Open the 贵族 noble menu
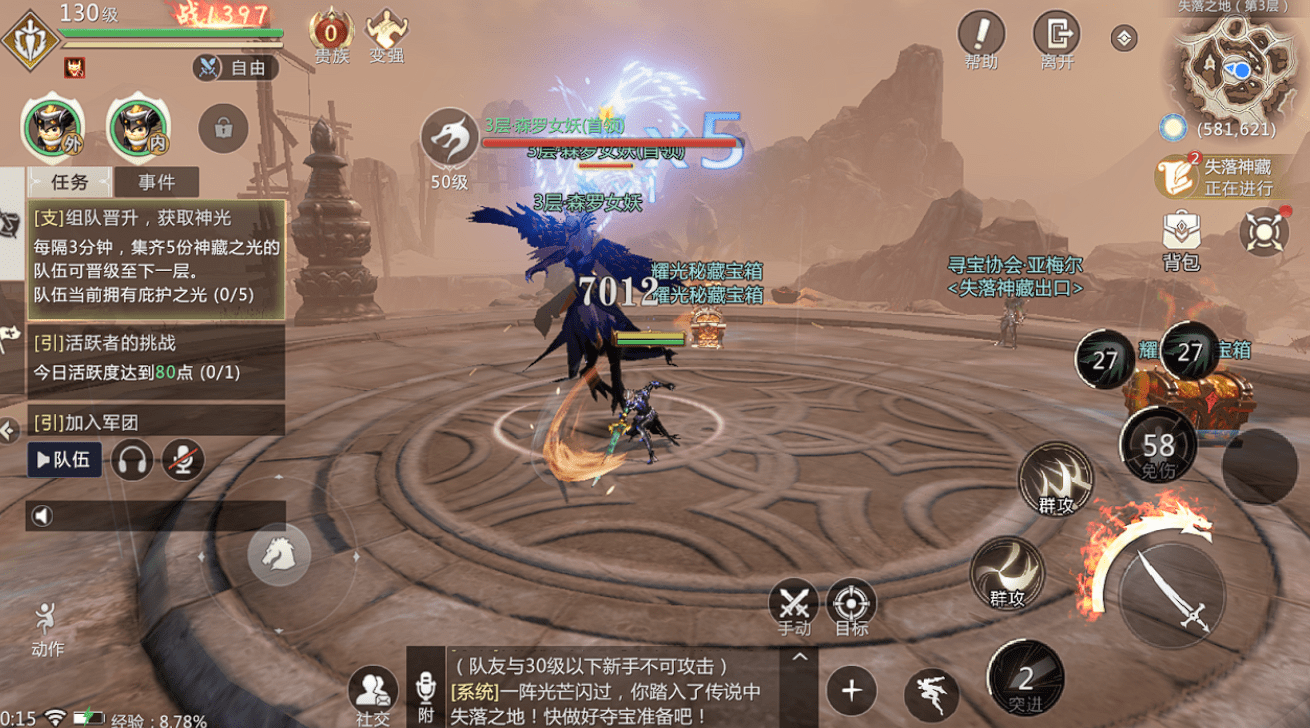 point(331,35)
